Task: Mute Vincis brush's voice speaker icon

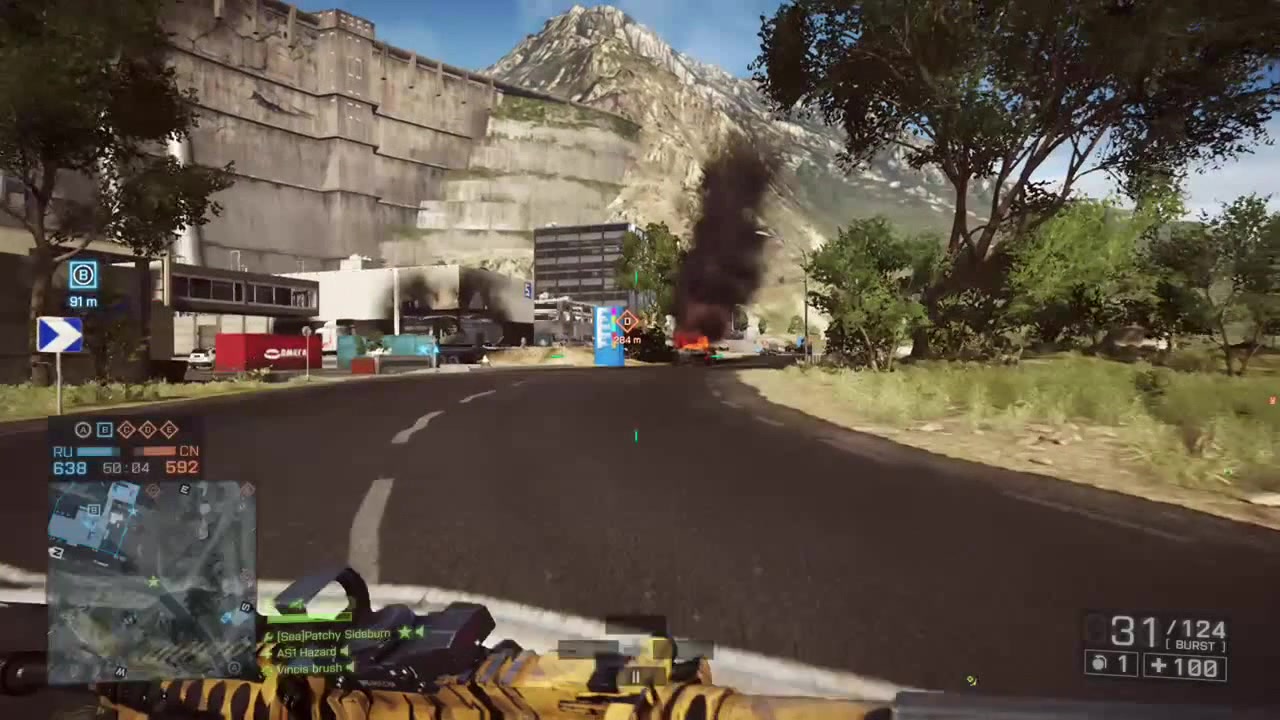Action: 349,667
